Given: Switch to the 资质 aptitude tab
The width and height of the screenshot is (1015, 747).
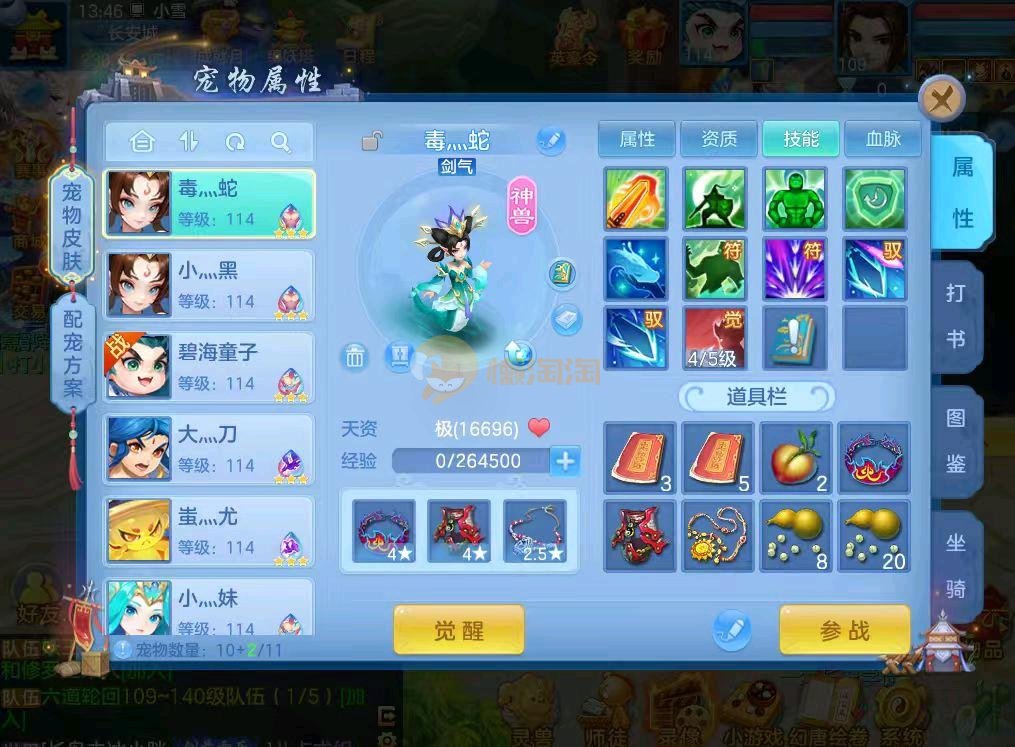Looking at the screenshot, I should tap(719, 139).
